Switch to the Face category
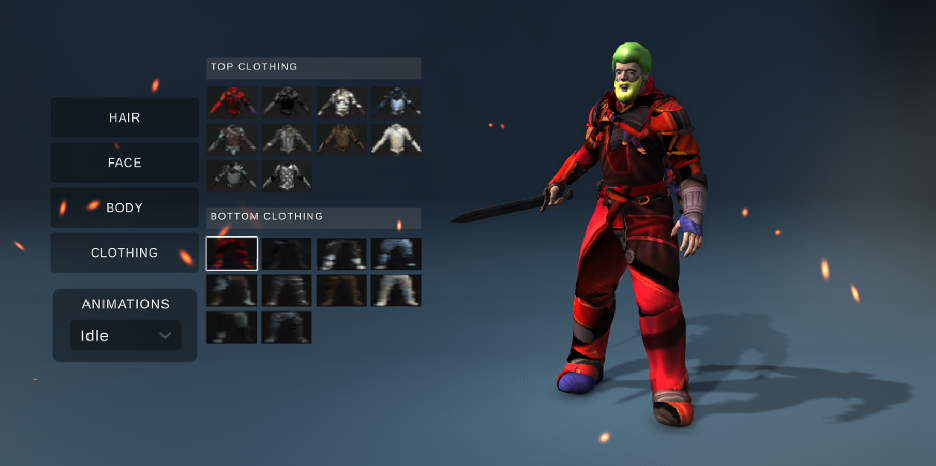Image resolution: width=936 pixels, height=466 pixels. tap(124, 163)
